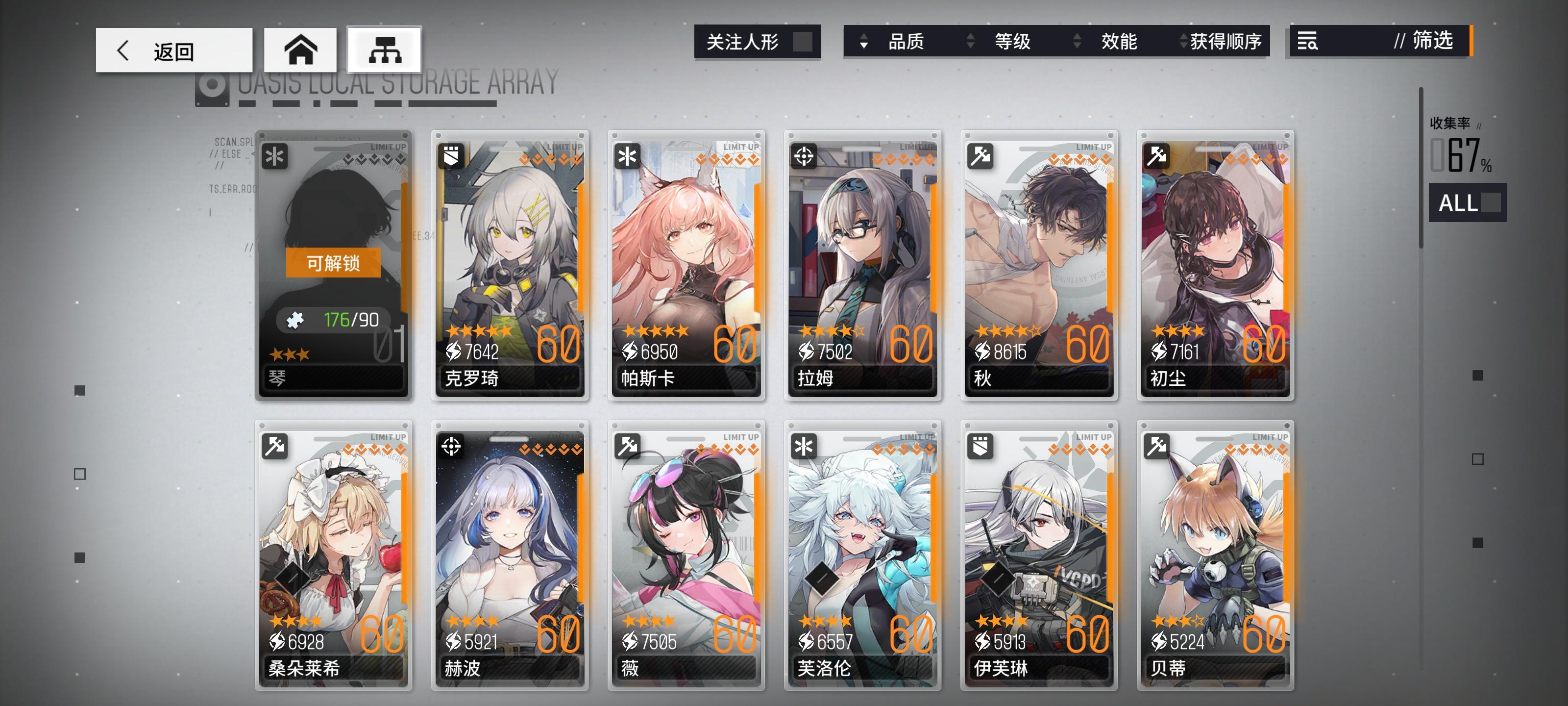Toggle the 等级 sorting arrows
The height and width of the screenshot is (706, 1568).
tap(970, 41)
